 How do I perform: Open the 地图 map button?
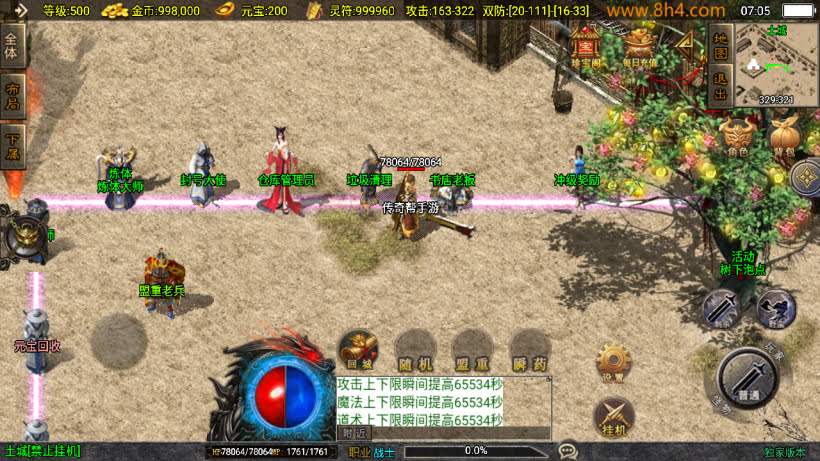(720, 46)
